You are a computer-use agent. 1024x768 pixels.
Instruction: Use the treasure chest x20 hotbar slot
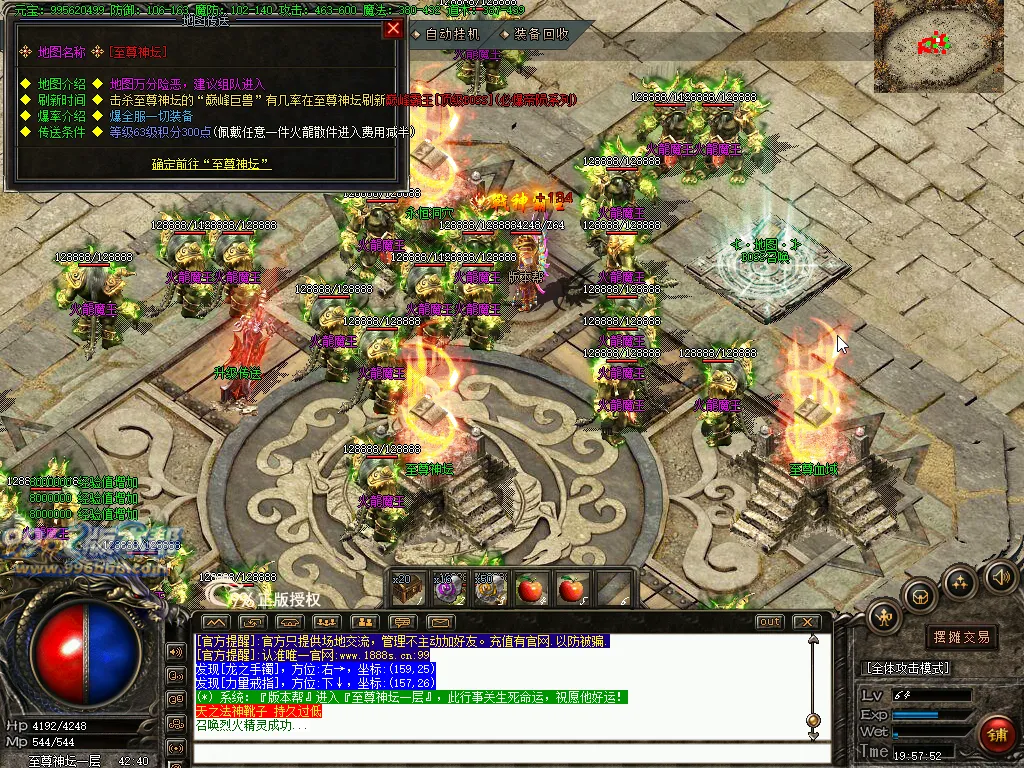coord(408,590)
